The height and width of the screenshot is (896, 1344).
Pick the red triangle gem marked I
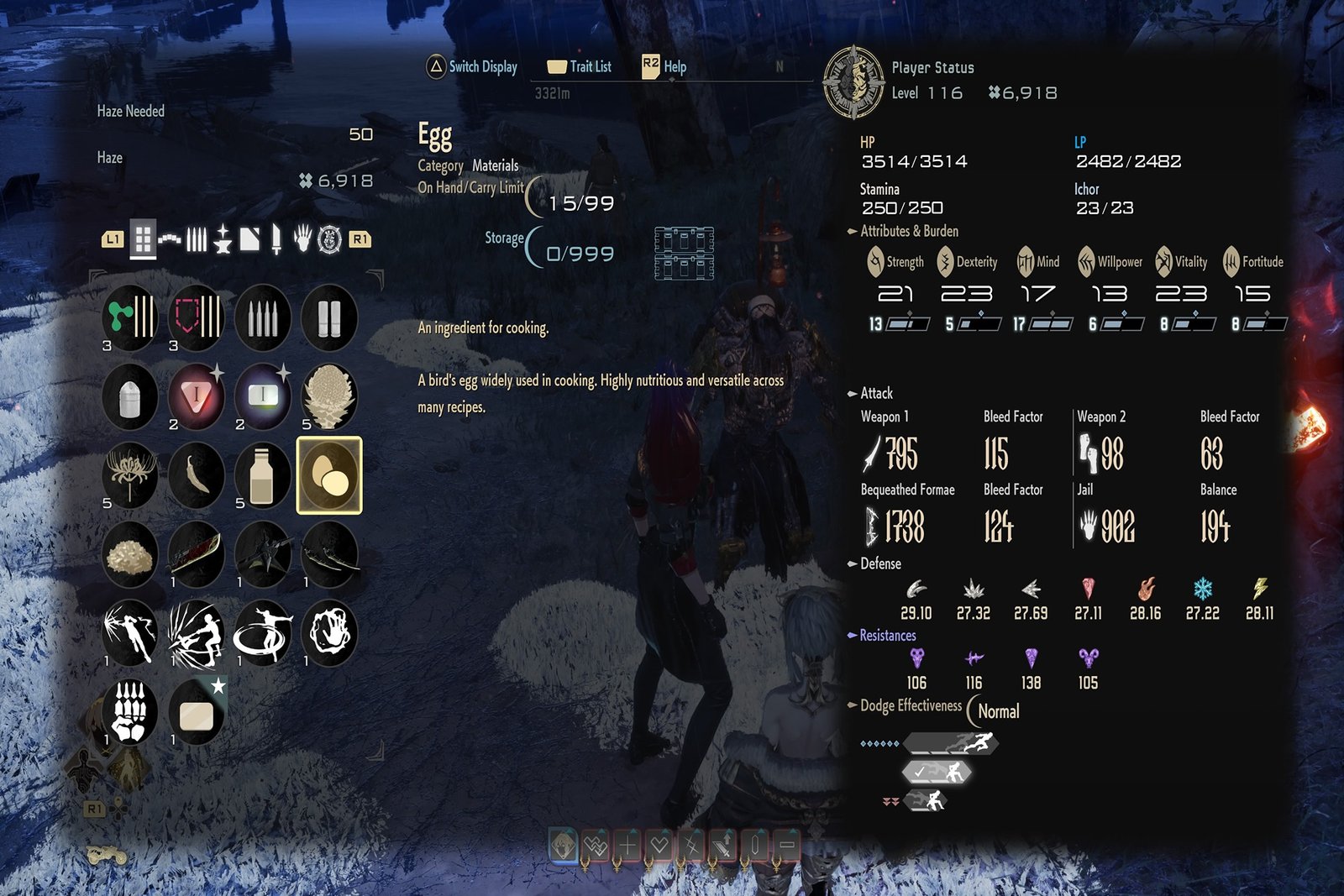[x=196, y=396]
